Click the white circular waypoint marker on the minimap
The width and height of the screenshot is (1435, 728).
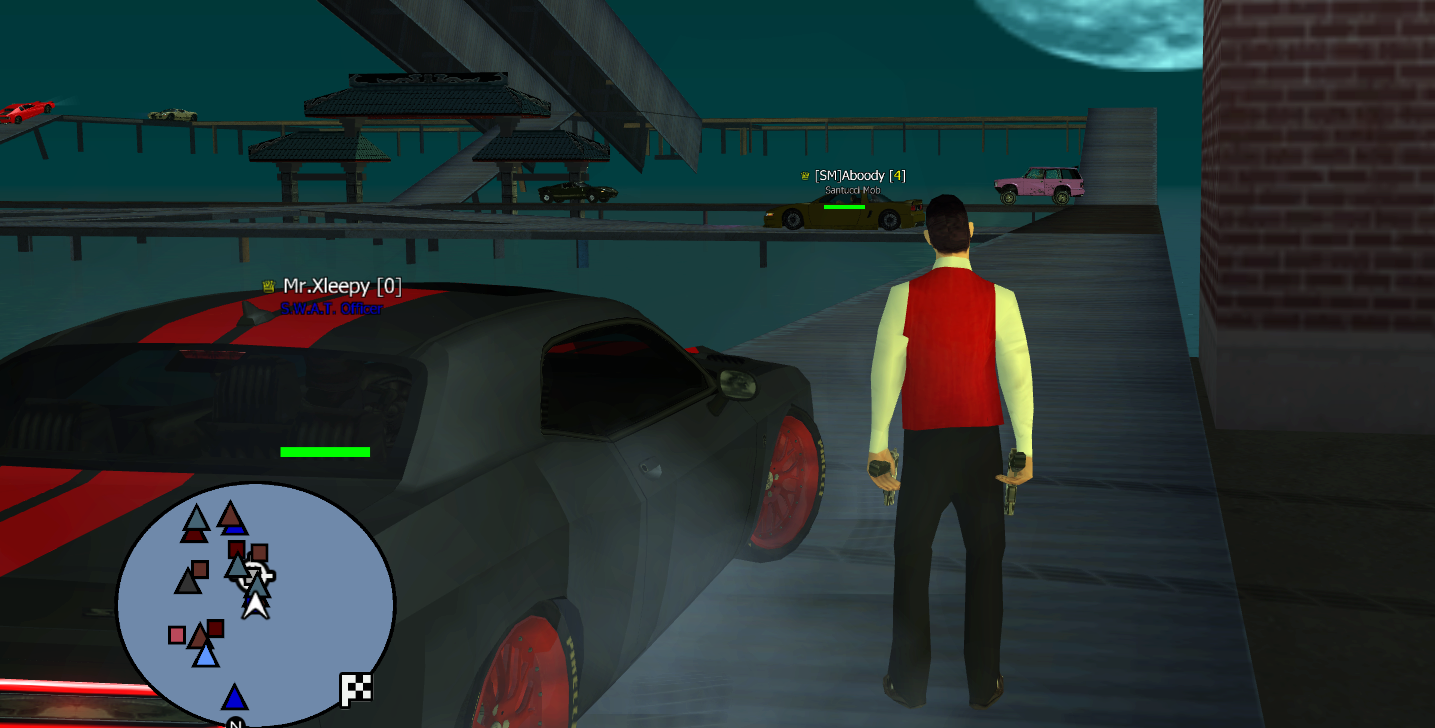point(255,575)
